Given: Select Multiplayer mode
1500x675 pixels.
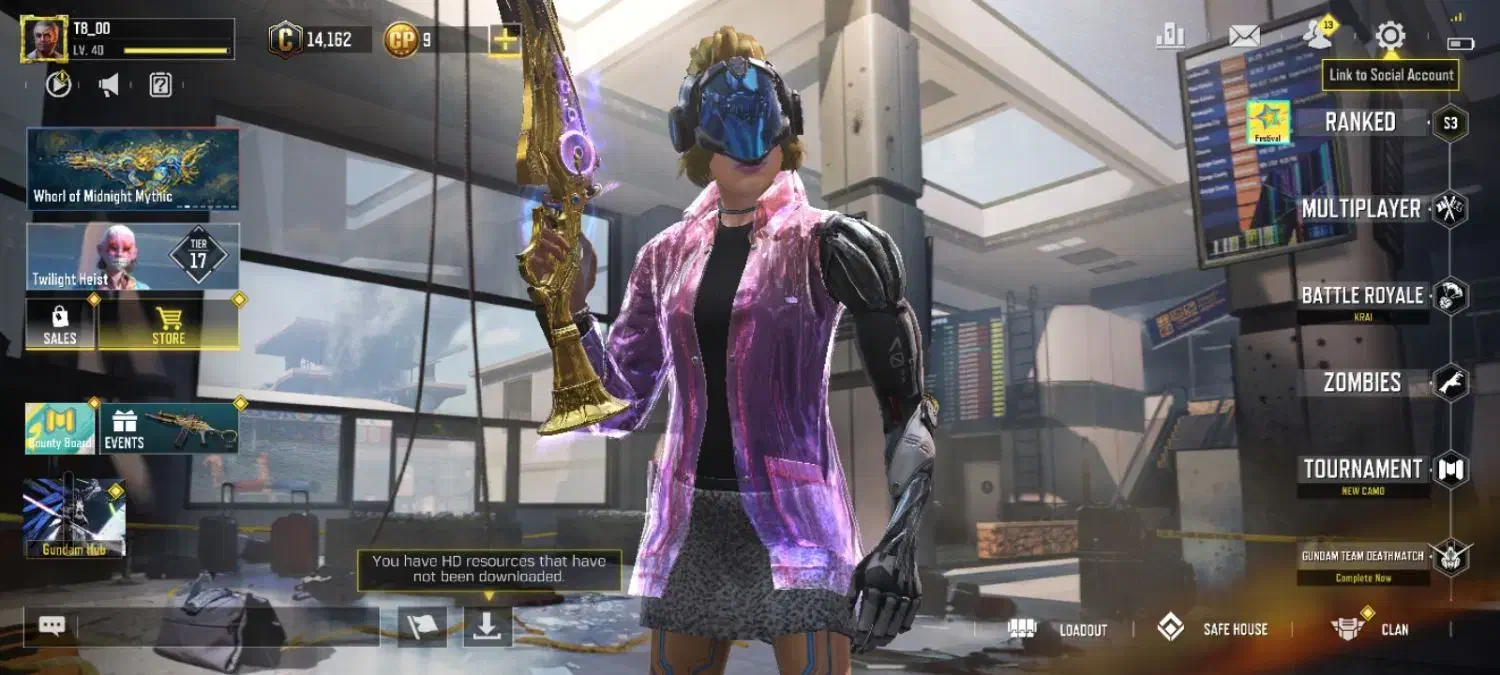Looking at the screenshot, I should tap(1361, 209).
